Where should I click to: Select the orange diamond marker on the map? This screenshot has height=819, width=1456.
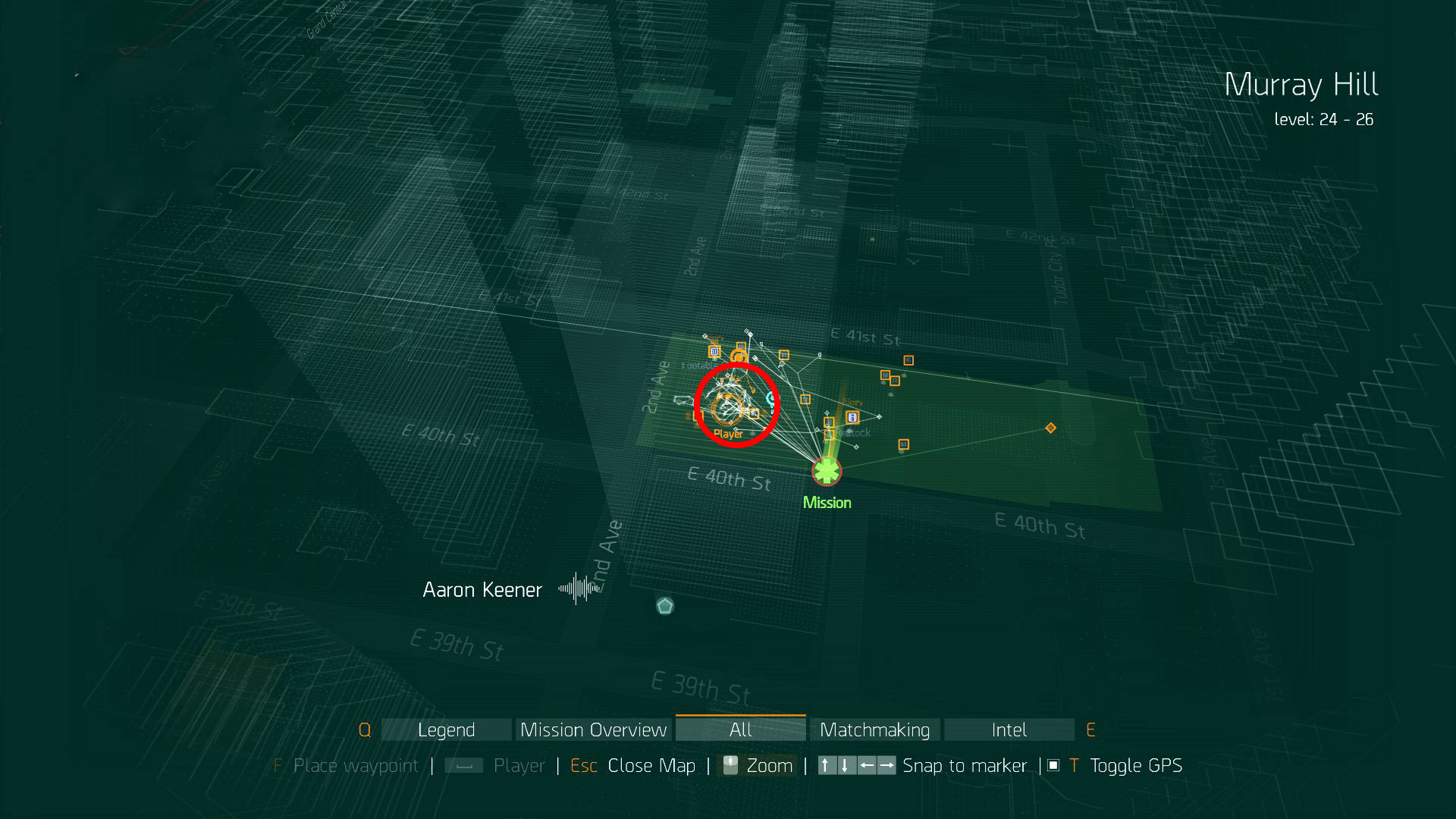point(1050,428)
